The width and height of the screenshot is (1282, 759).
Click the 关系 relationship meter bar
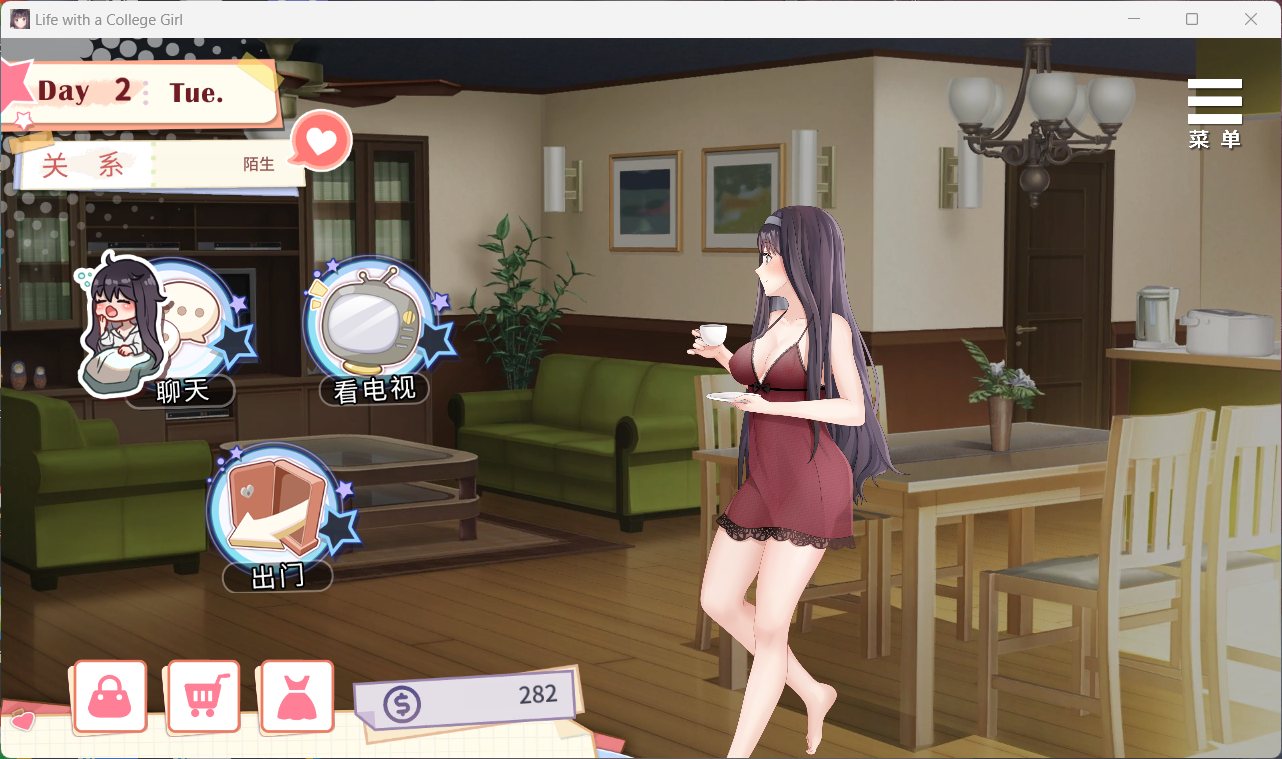pyautogui.click(x=150, y=164)
